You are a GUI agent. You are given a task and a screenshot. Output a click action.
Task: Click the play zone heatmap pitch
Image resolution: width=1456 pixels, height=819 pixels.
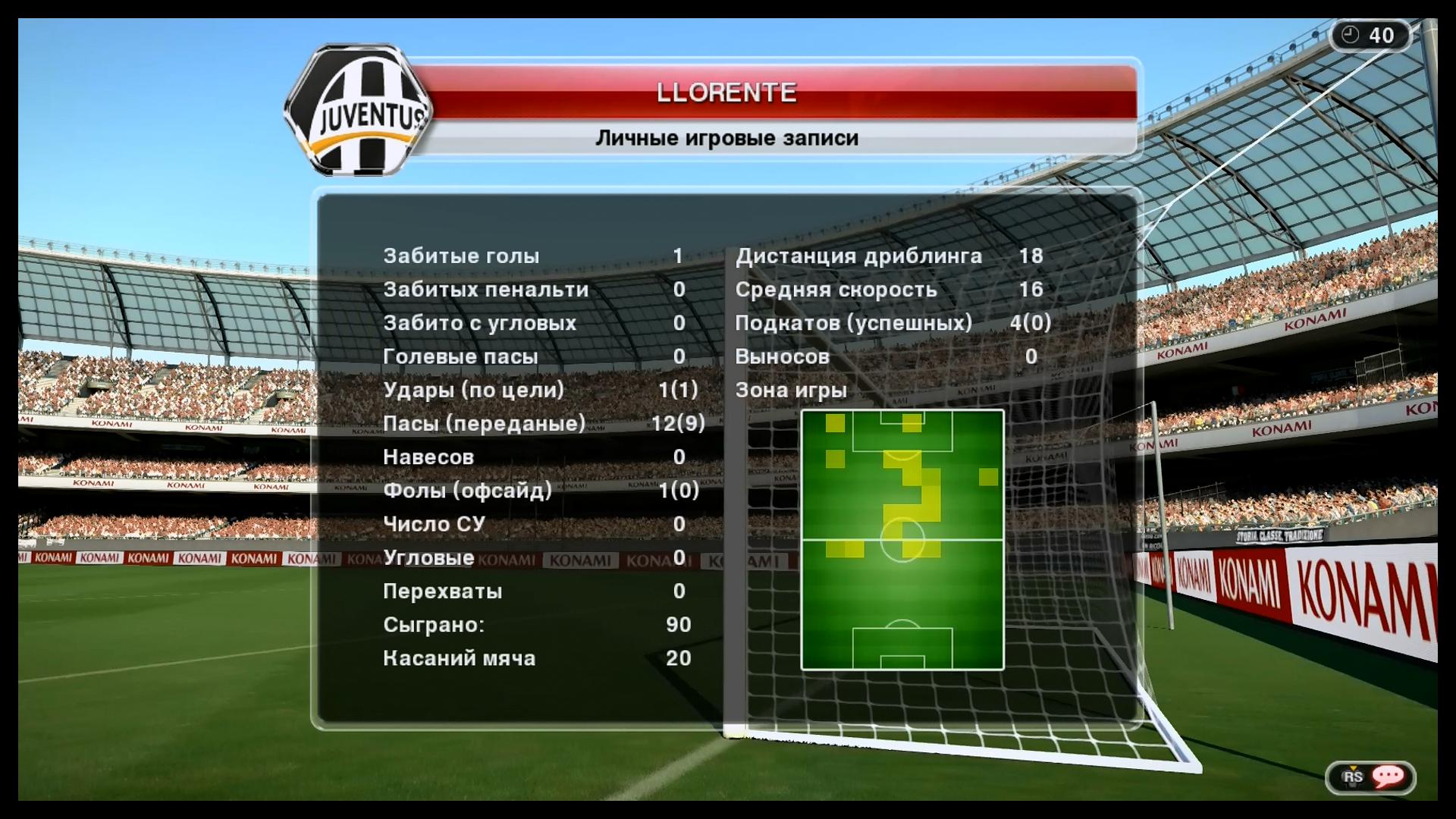902,540
